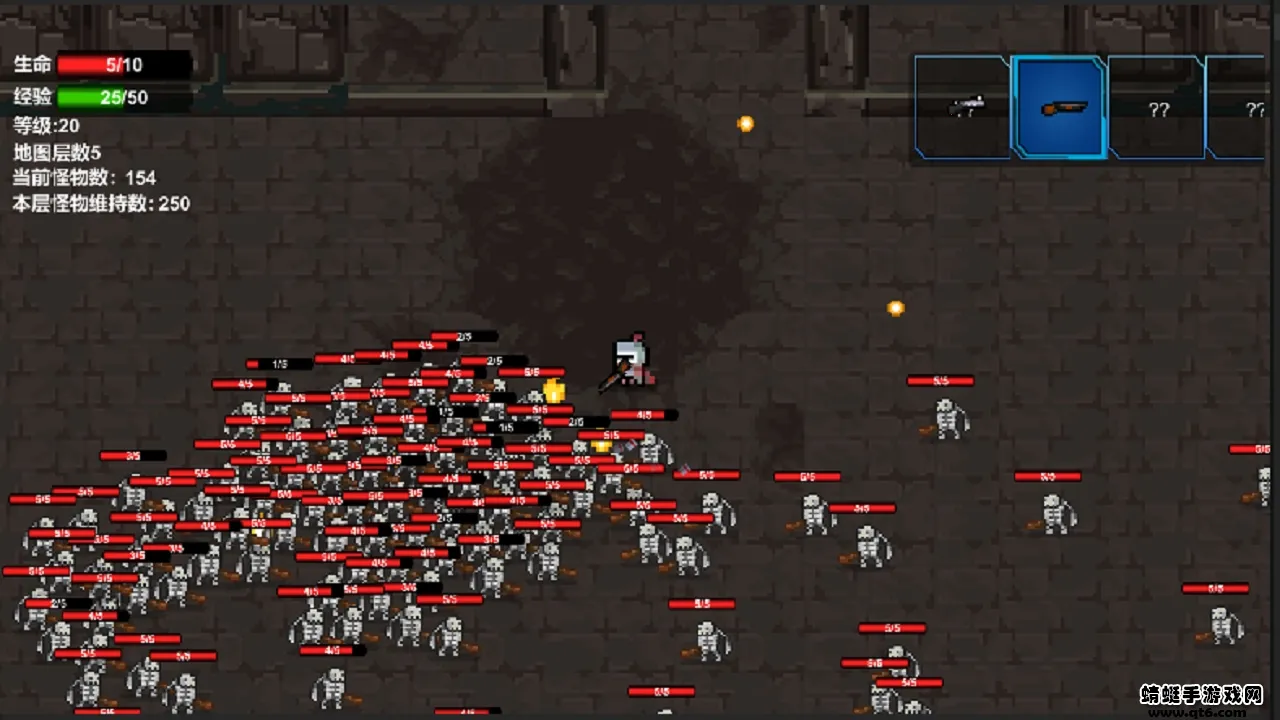Image resolution: width=1280 pixels, height=720 pixels.
Task: Select the silver rifle weapon slot
Action: 964,107
